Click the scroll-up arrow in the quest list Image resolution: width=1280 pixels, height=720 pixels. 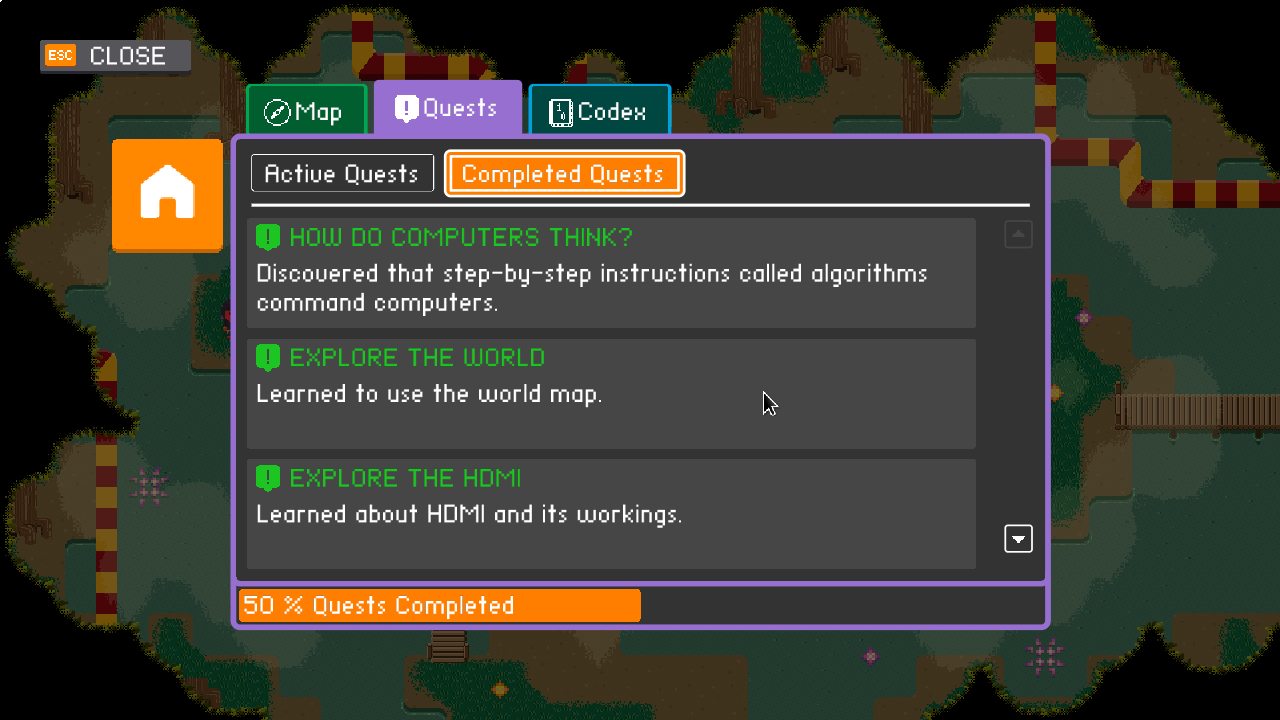(x=1018, y=233)
